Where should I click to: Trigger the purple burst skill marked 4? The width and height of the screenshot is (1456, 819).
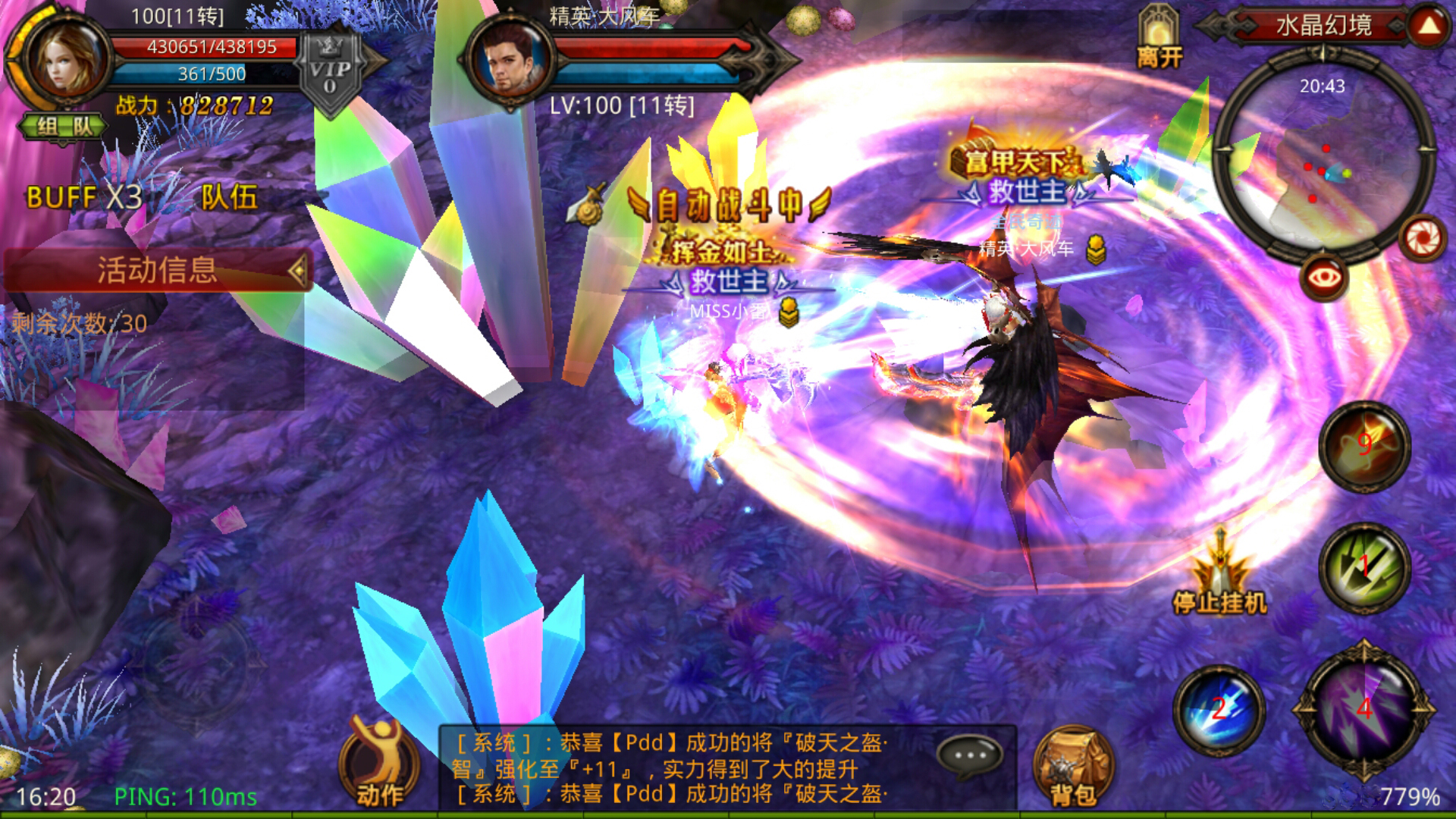tap(1364, 710)
